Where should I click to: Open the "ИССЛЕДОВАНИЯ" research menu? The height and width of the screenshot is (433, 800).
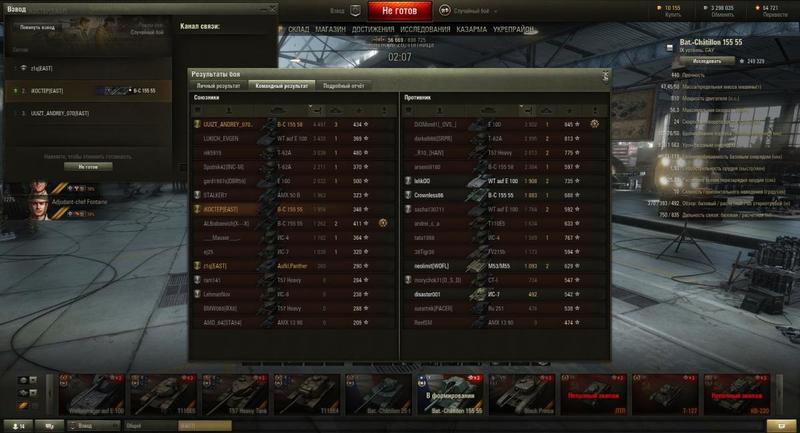[425, 30]
